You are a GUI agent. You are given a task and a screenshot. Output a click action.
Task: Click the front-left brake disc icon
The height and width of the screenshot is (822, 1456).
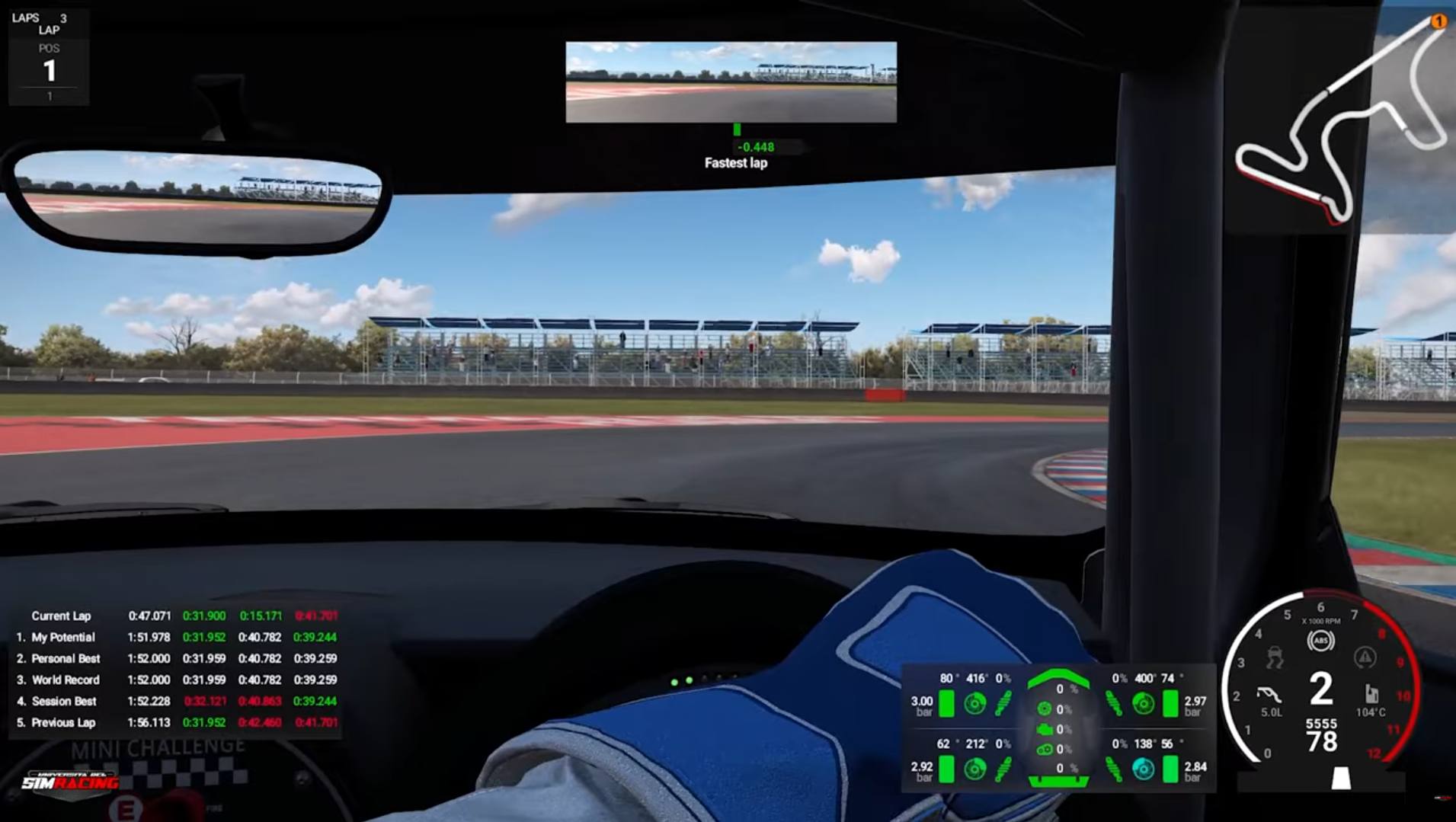[x=976, y=703]
